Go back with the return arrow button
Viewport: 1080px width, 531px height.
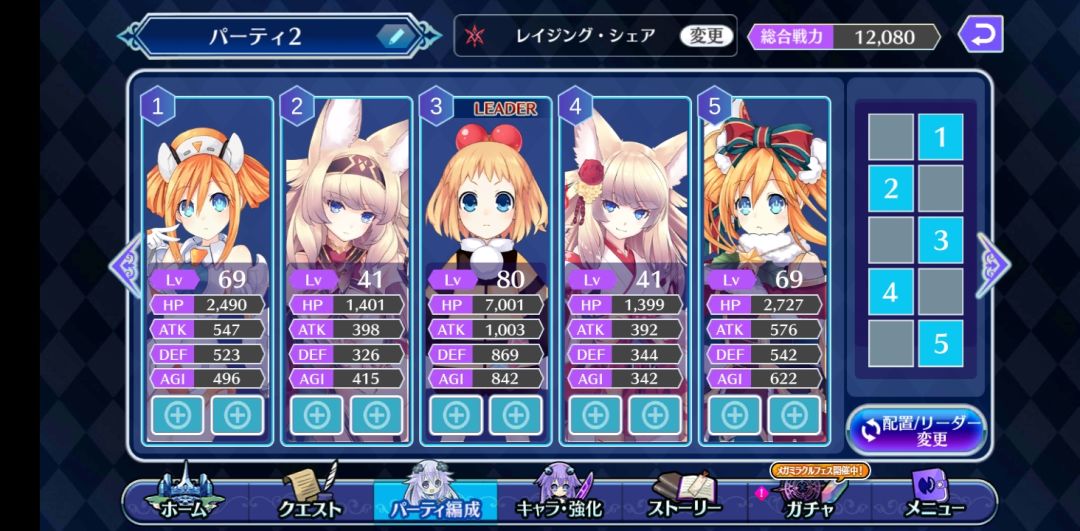point(980,35)
